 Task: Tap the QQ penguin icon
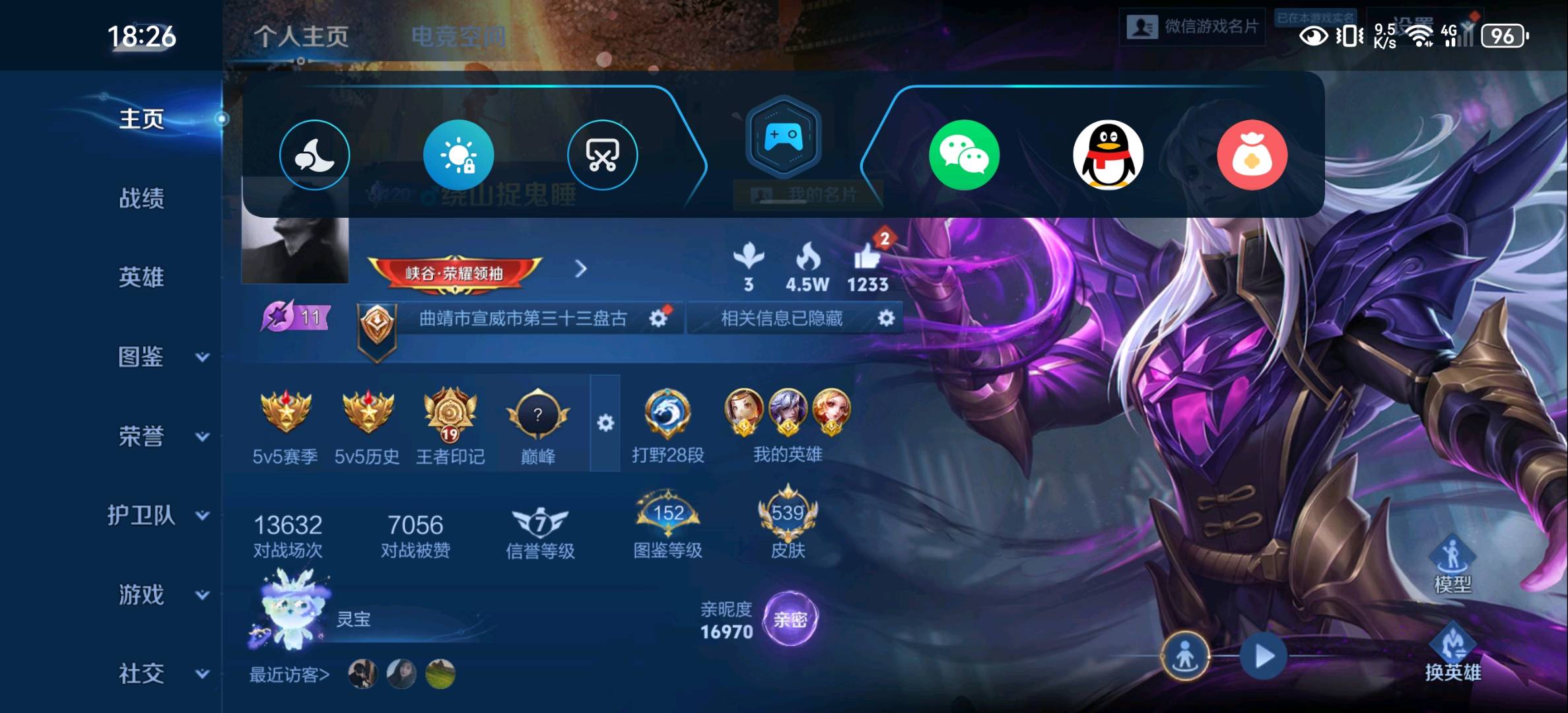point(1108,155)
